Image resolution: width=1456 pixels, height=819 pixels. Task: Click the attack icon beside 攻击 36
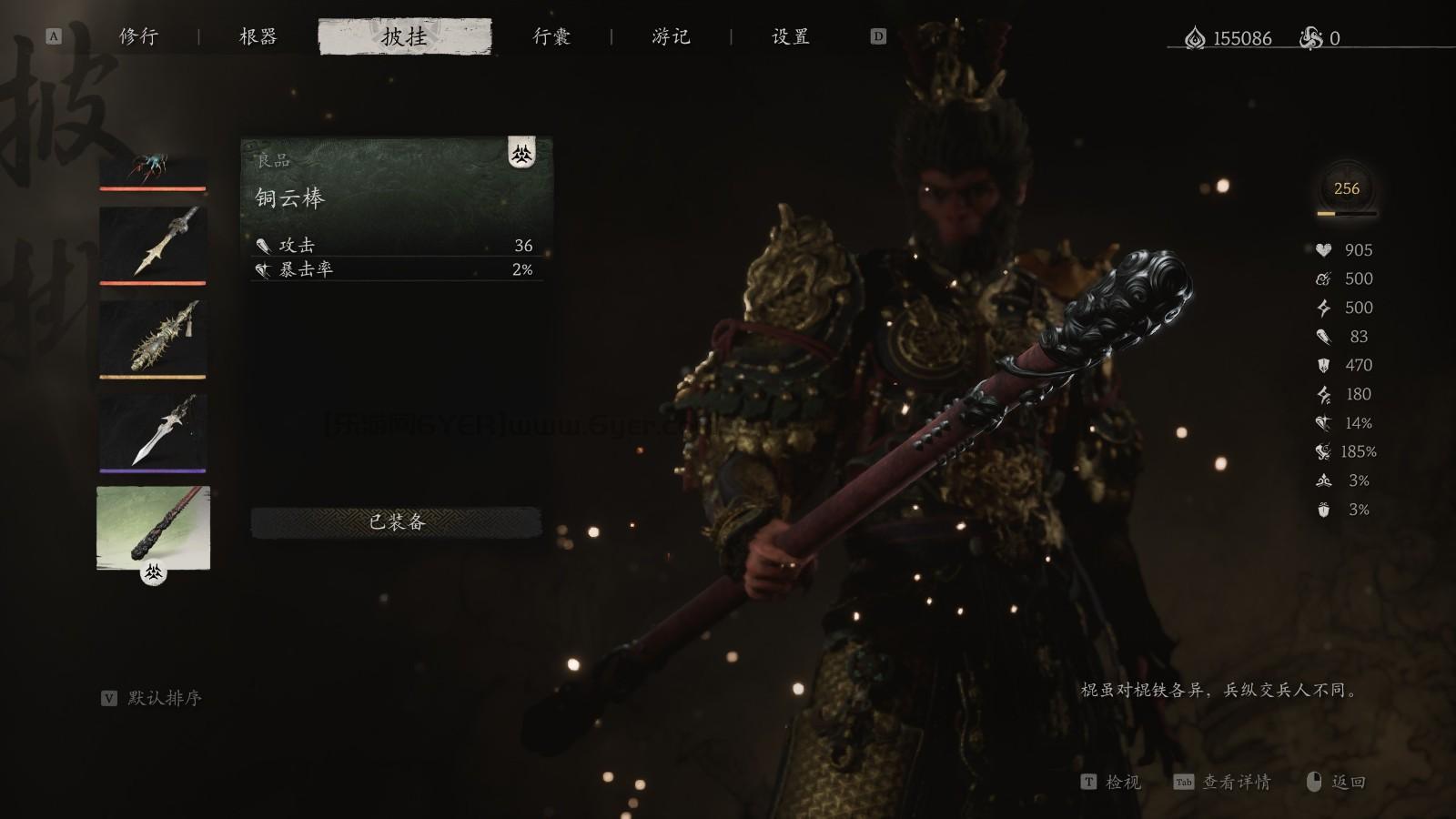(262, 246)
